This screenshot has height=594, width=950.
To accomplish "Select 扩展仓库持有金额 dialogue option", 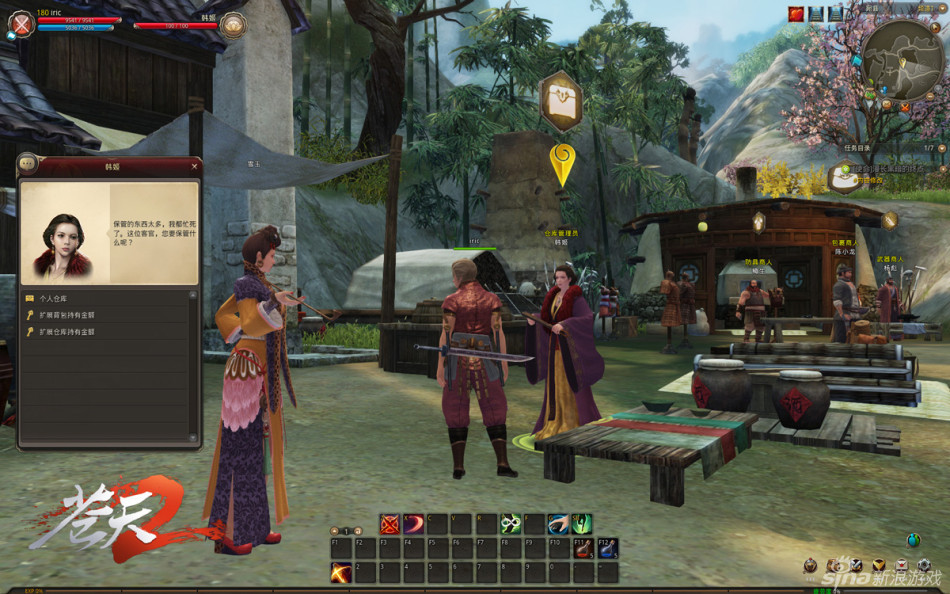I will [x=67, y=331].
